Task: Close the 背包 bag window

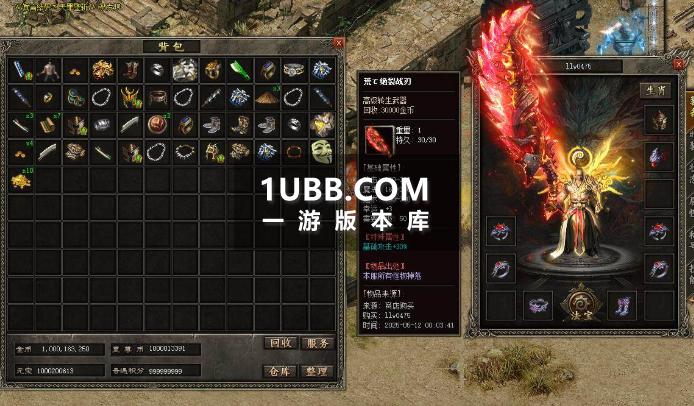Action: tap(338, 44)
